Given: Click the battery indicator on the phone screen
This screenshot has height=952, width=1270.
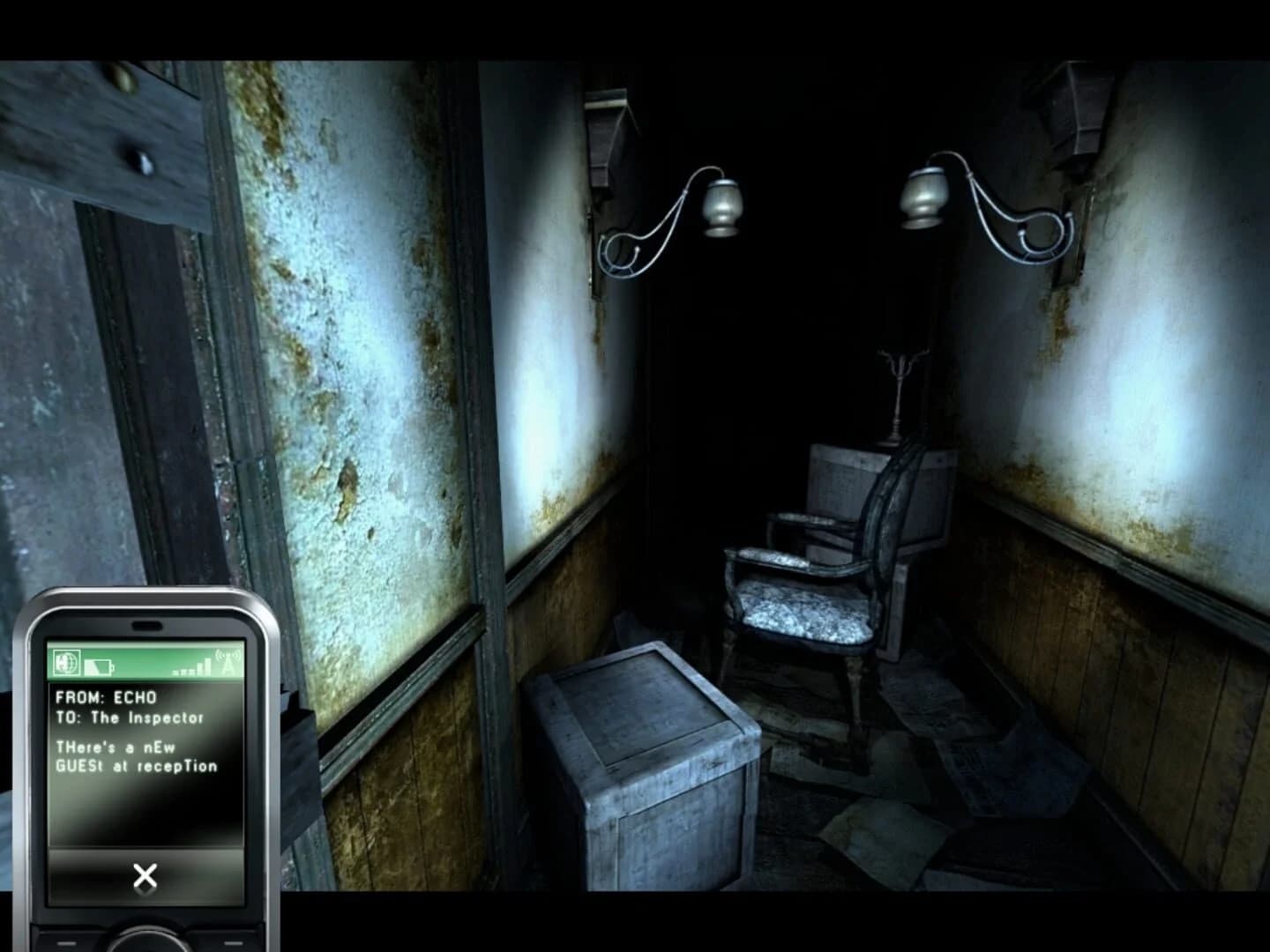Looking at the screenshot, I should click(x=99, y=666).
